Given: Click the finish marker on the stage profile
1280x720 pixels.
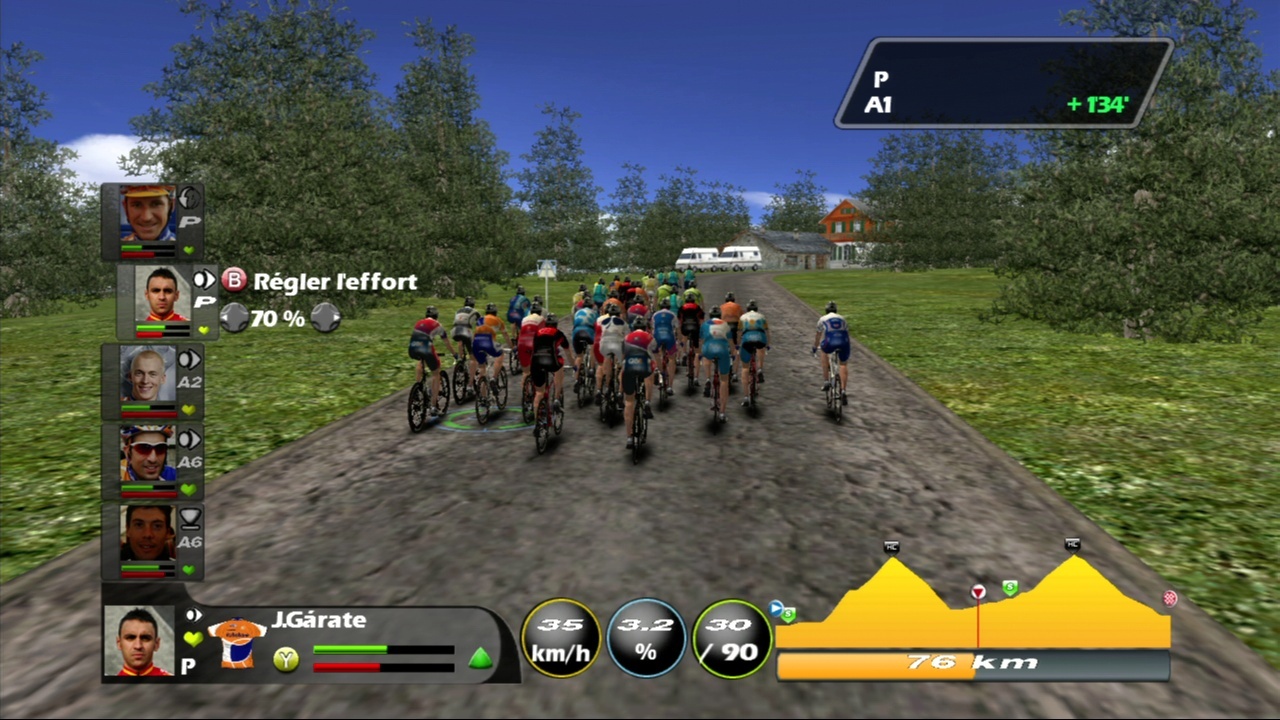Looking at the screenshot, I should point(1170,598).
